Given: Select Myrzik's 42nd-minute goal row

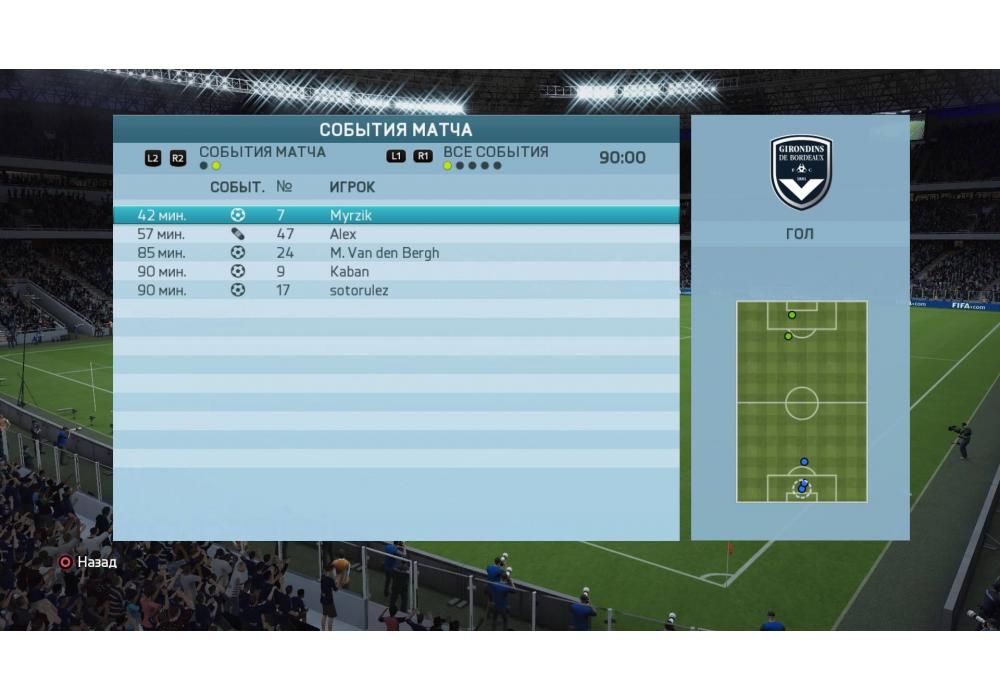Looking at the screenshot, I should (395, 215).
